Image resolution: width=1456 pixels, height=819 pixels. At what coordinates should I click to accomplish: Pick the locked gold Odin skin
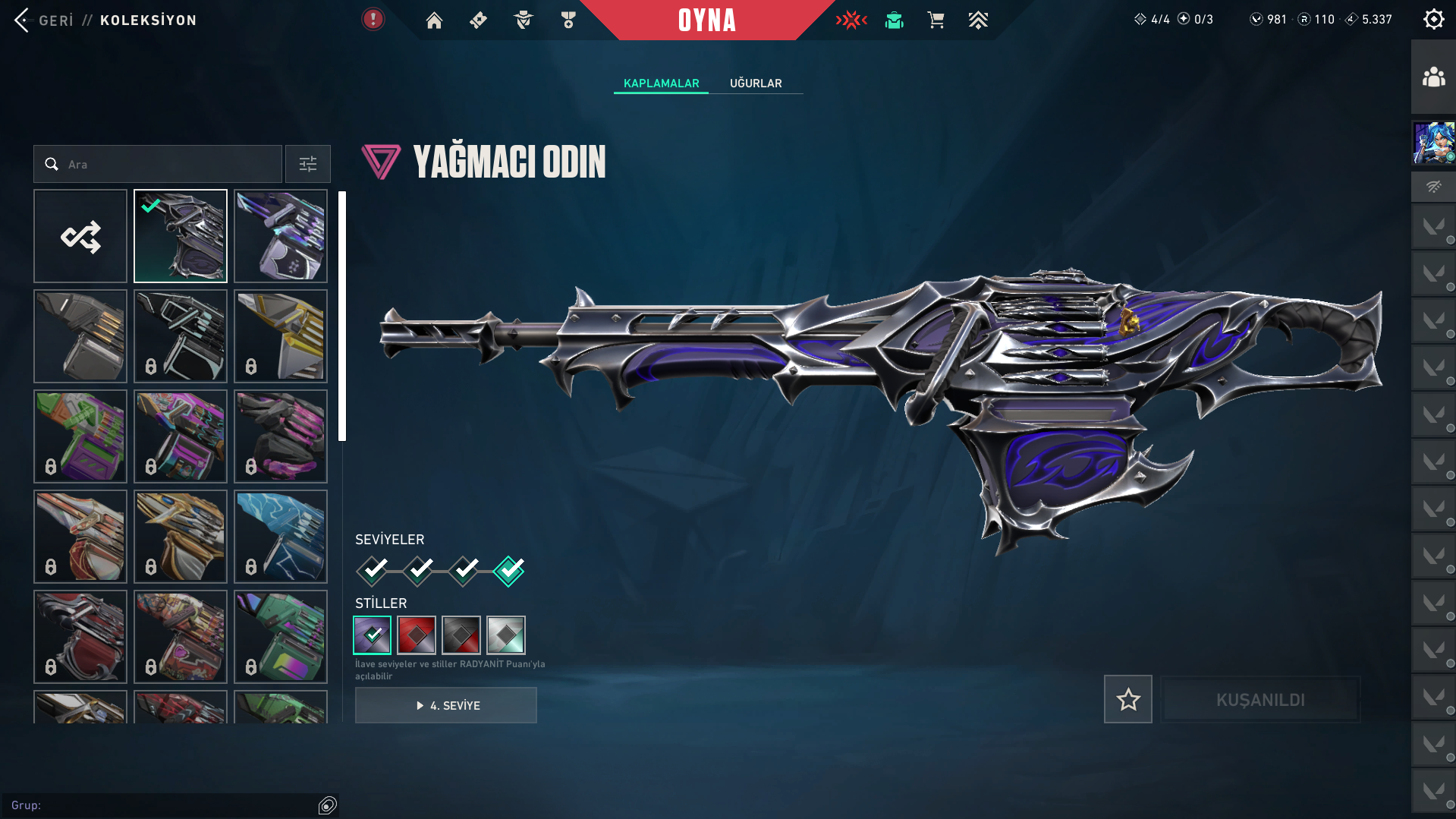point(281,336)
